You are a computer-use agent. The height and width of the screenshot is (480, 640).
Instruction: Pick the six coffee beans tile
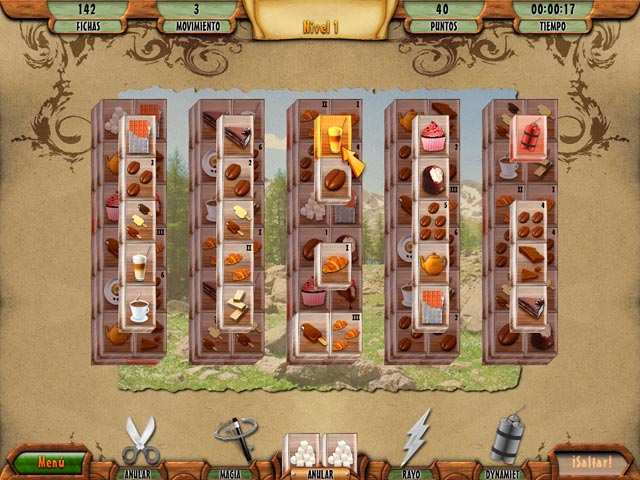pyautogui.click(x=432, y=222)
